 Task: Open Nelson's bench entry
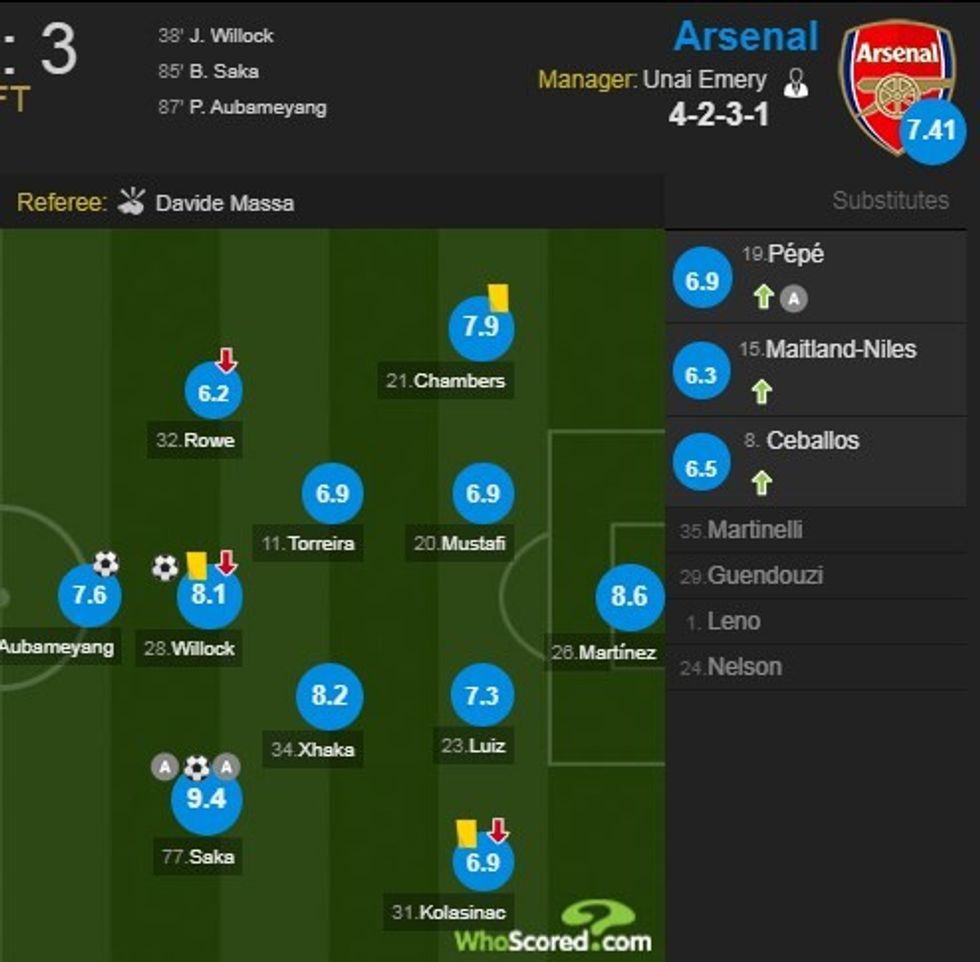point(744,667)
